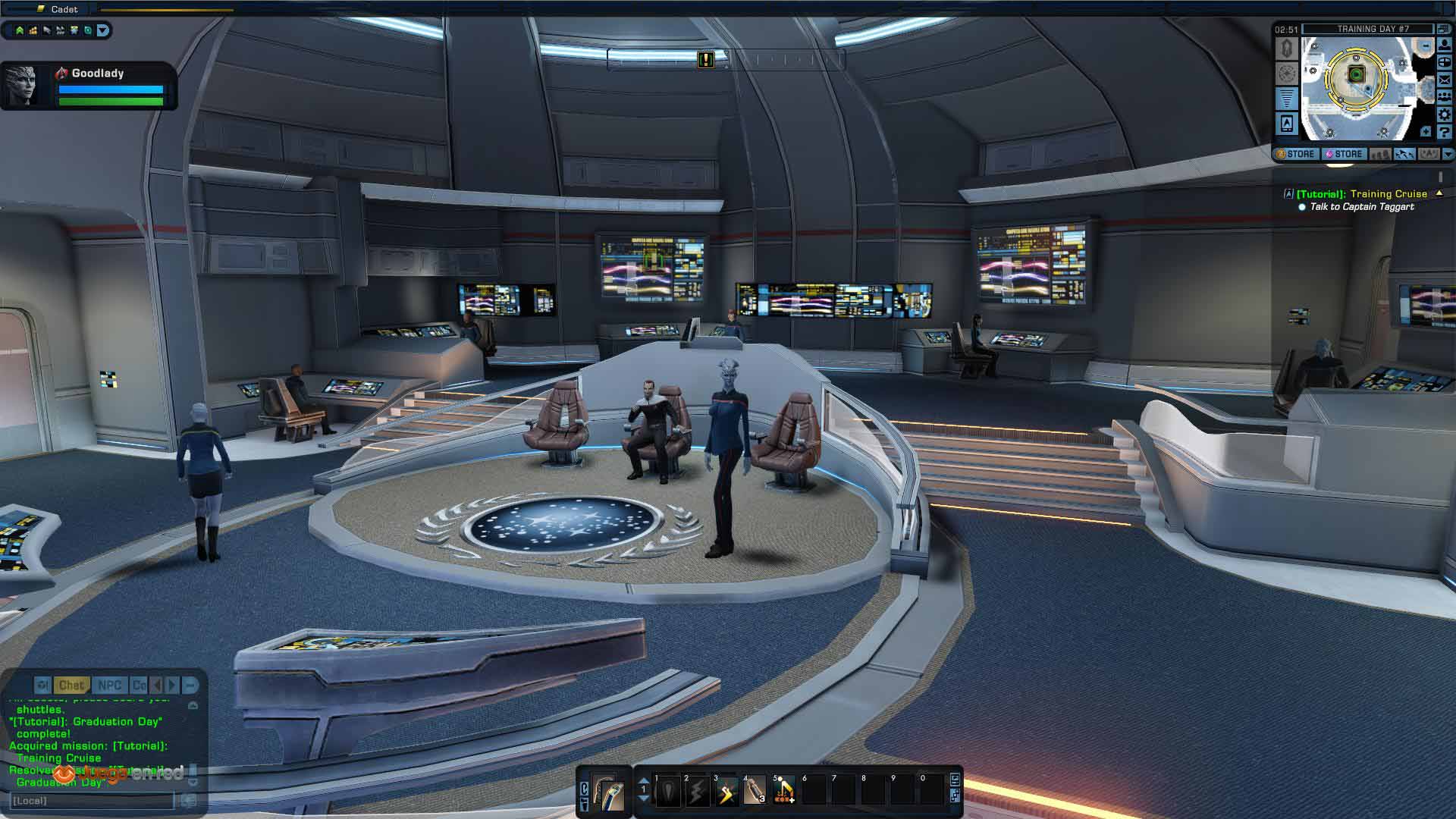Zoom in the minimap with plus button
This screenshot has width=1456, height=819.
[x=1426, y=132]
